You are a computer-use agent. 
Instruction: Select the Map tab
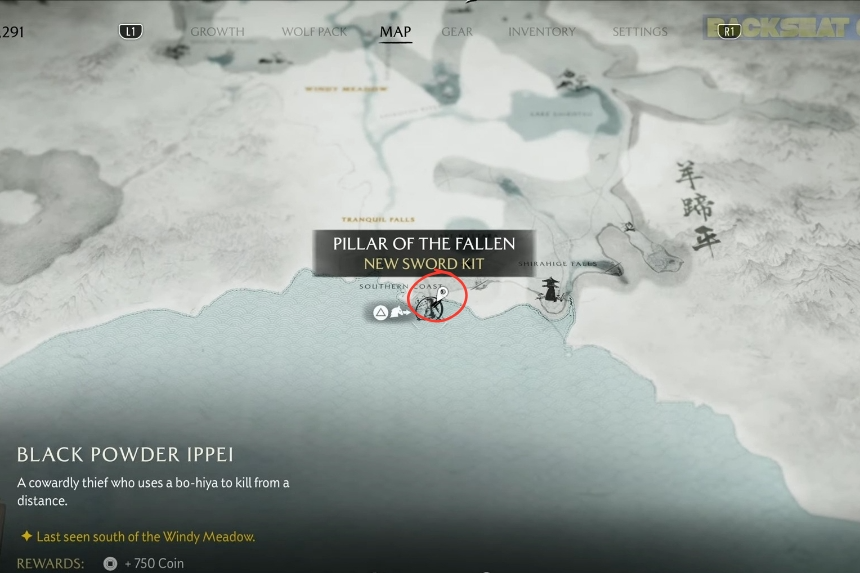[395, 32]
